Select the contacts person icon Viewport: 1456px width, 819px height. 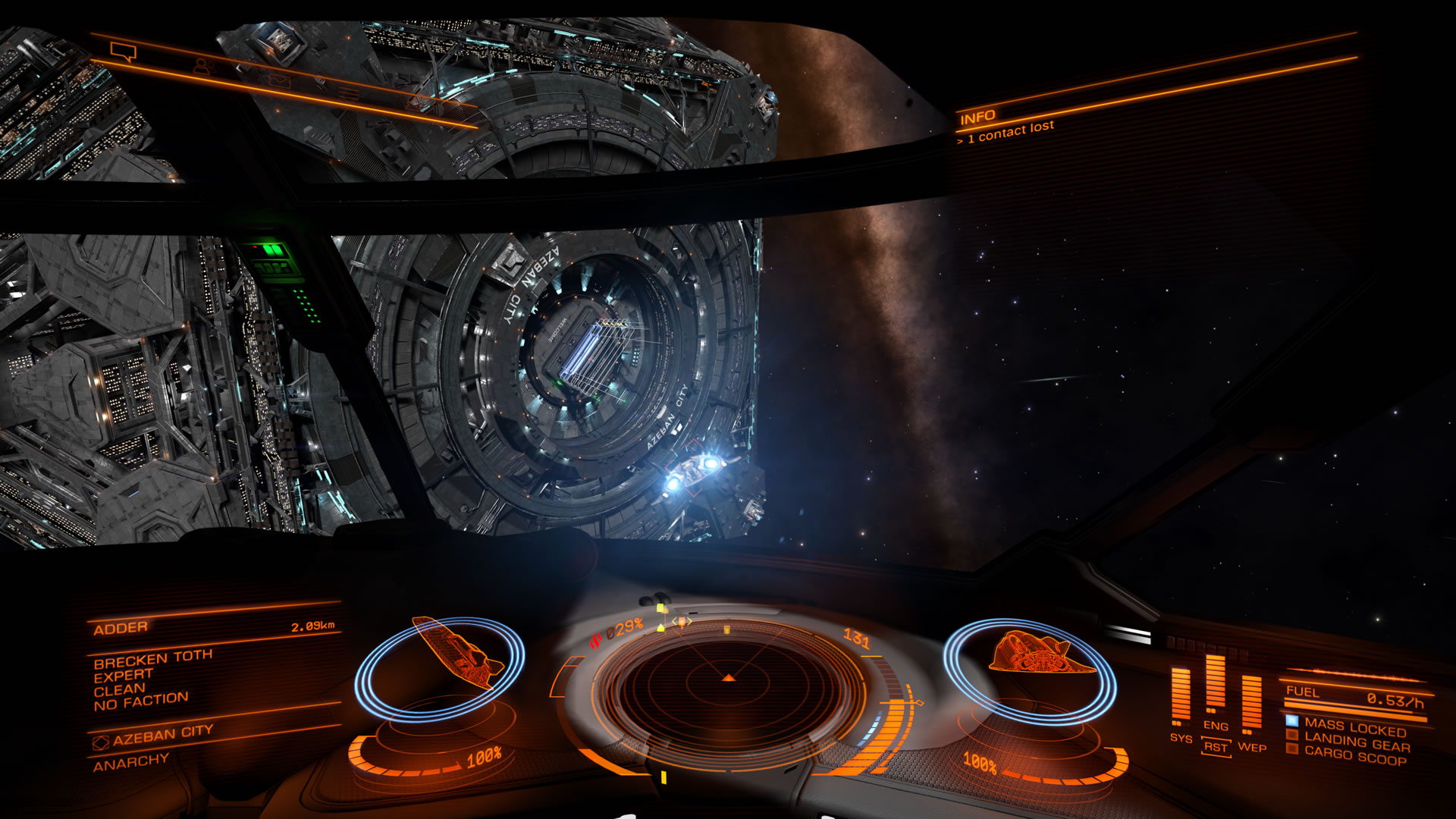point(202,67)
